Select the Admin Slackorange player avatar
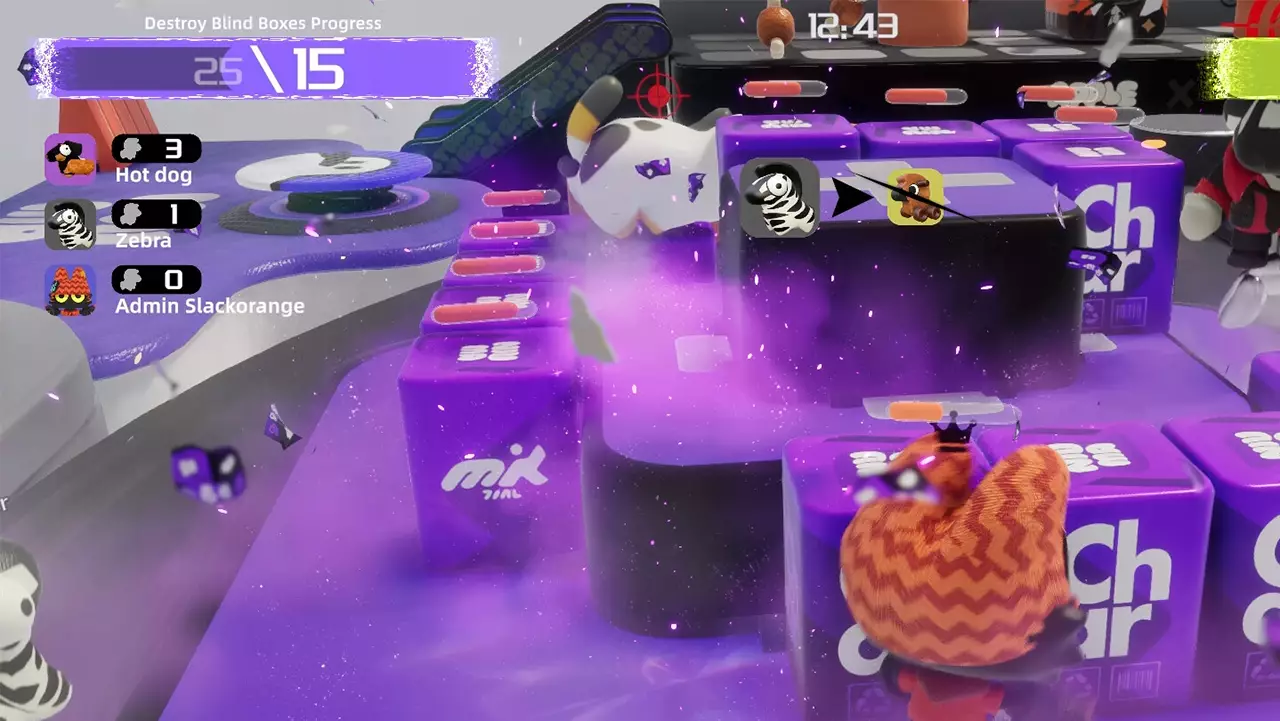This screenshot has height=721, width=1280. (70, 290)
